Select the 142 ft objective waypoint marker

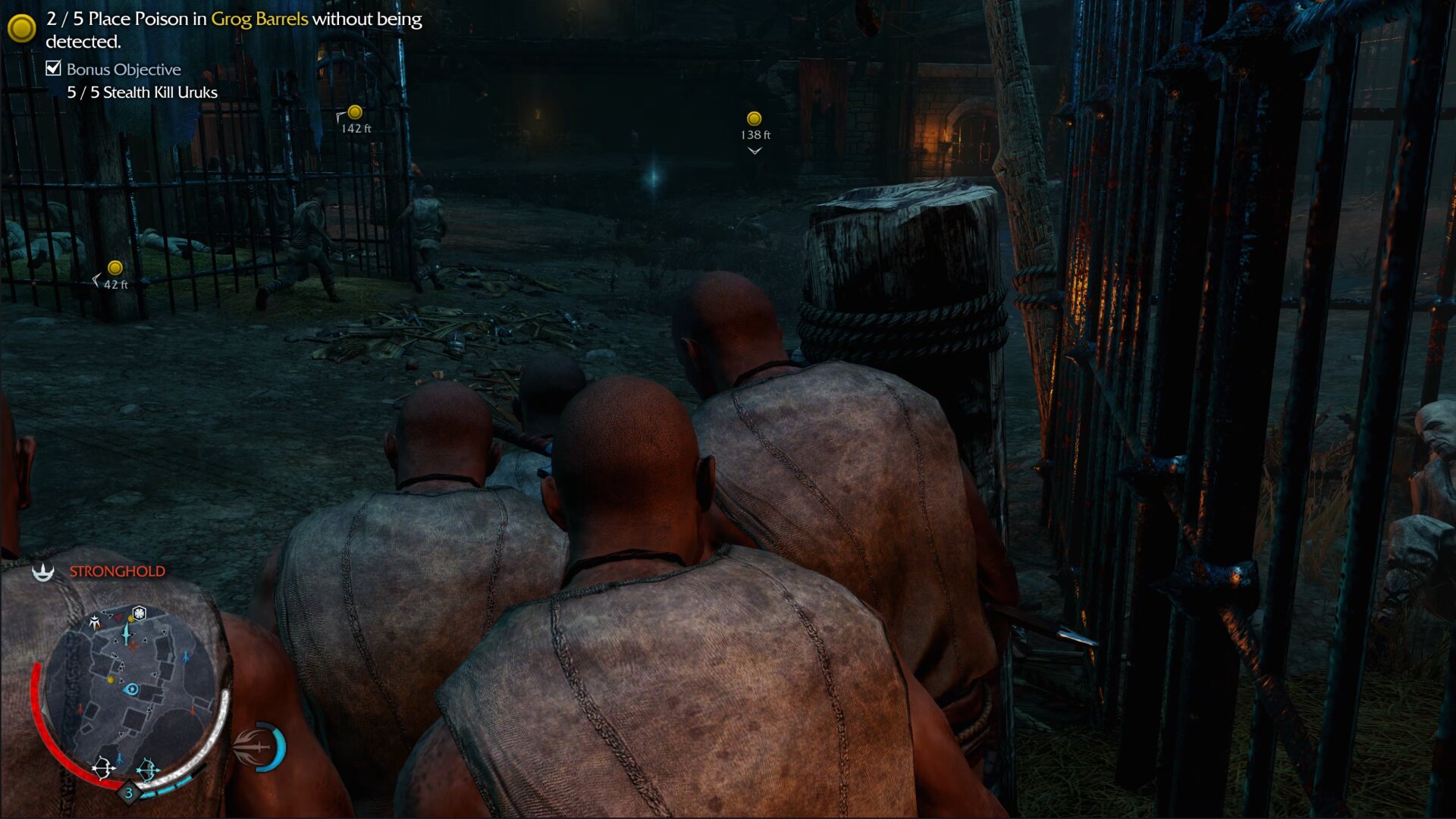tap(355, 113)
